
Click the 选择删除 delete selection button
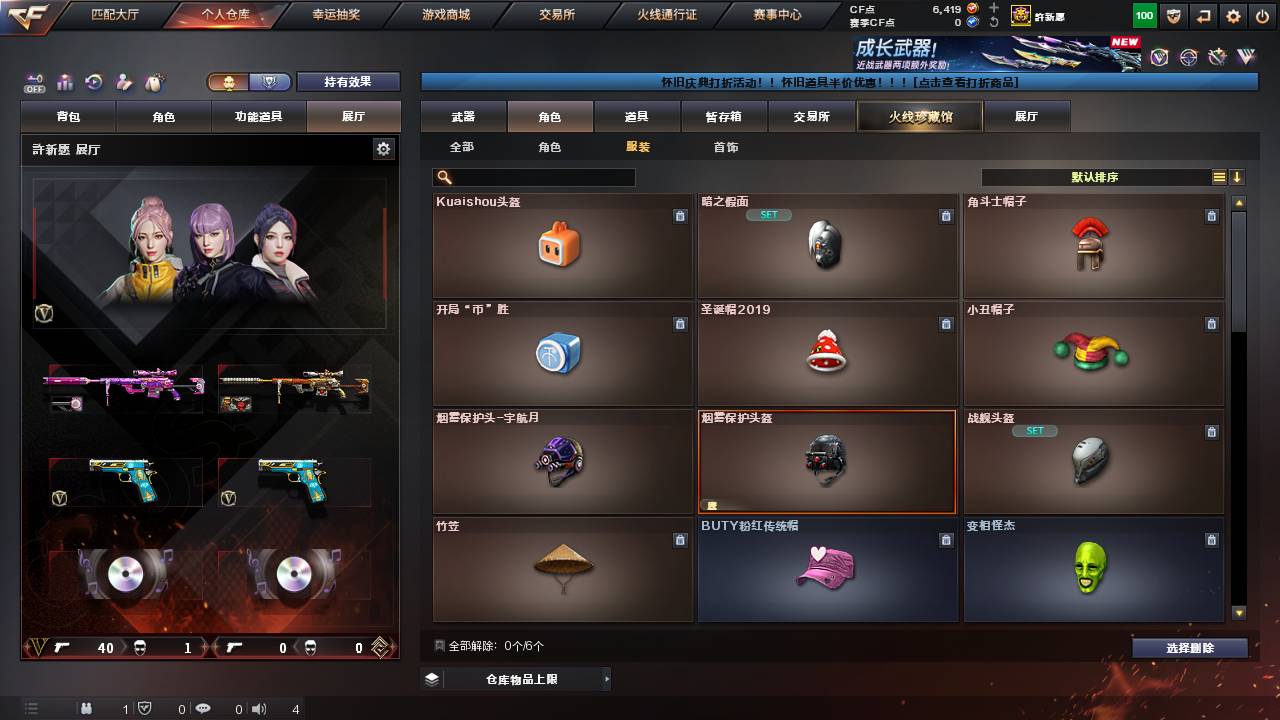(1189, 648)
